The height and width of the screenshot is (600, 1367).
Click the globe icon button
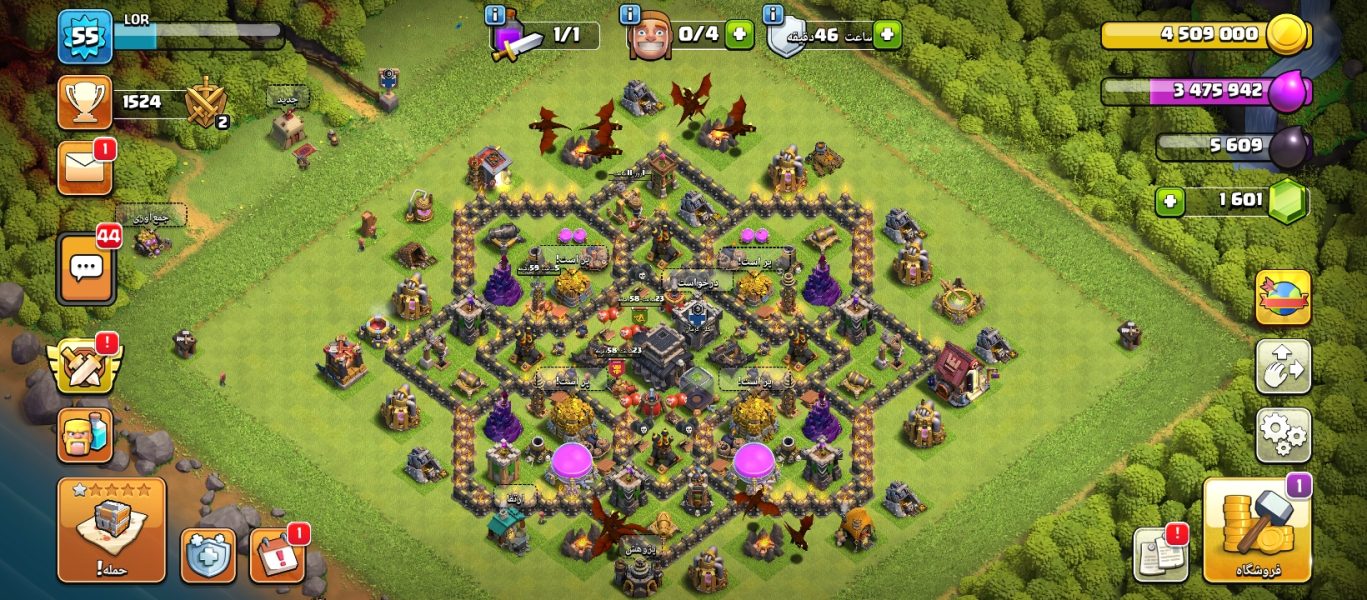[x=1283, y=297]
